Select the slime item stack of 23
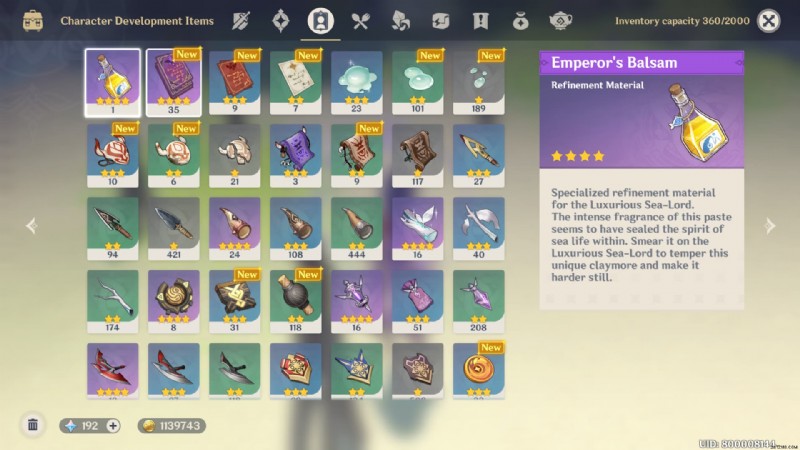Viewport: 800px width, 450px height. [357, 81]
